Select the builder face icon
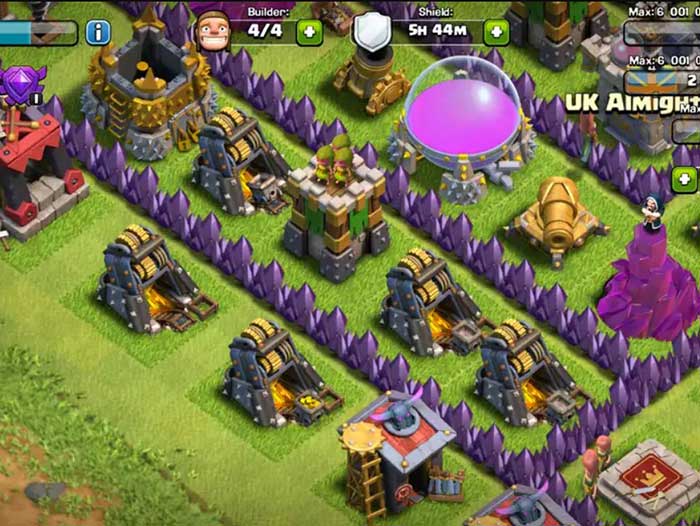 pos(212,30)
